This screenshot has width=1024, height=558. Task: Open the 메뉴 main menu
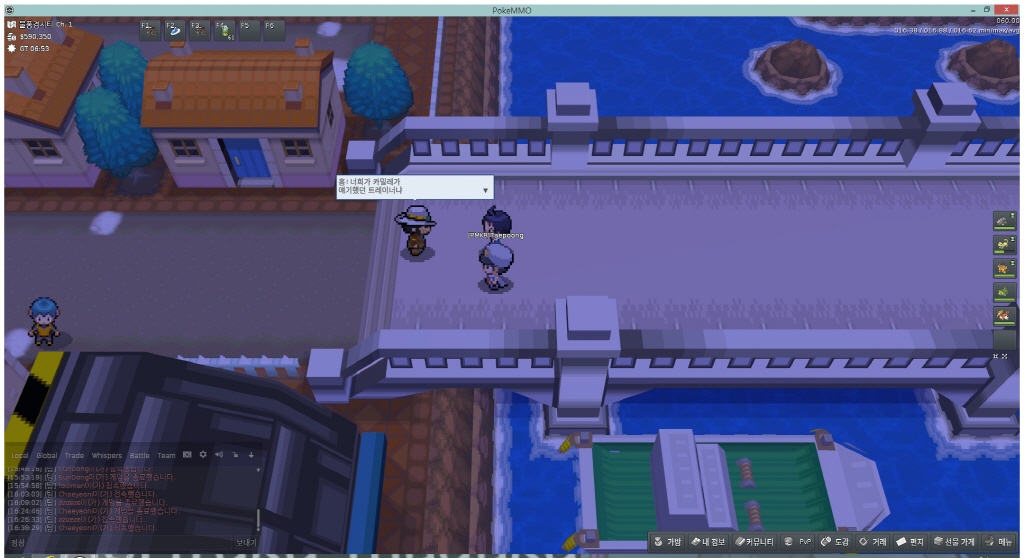(x=999, y=541)
